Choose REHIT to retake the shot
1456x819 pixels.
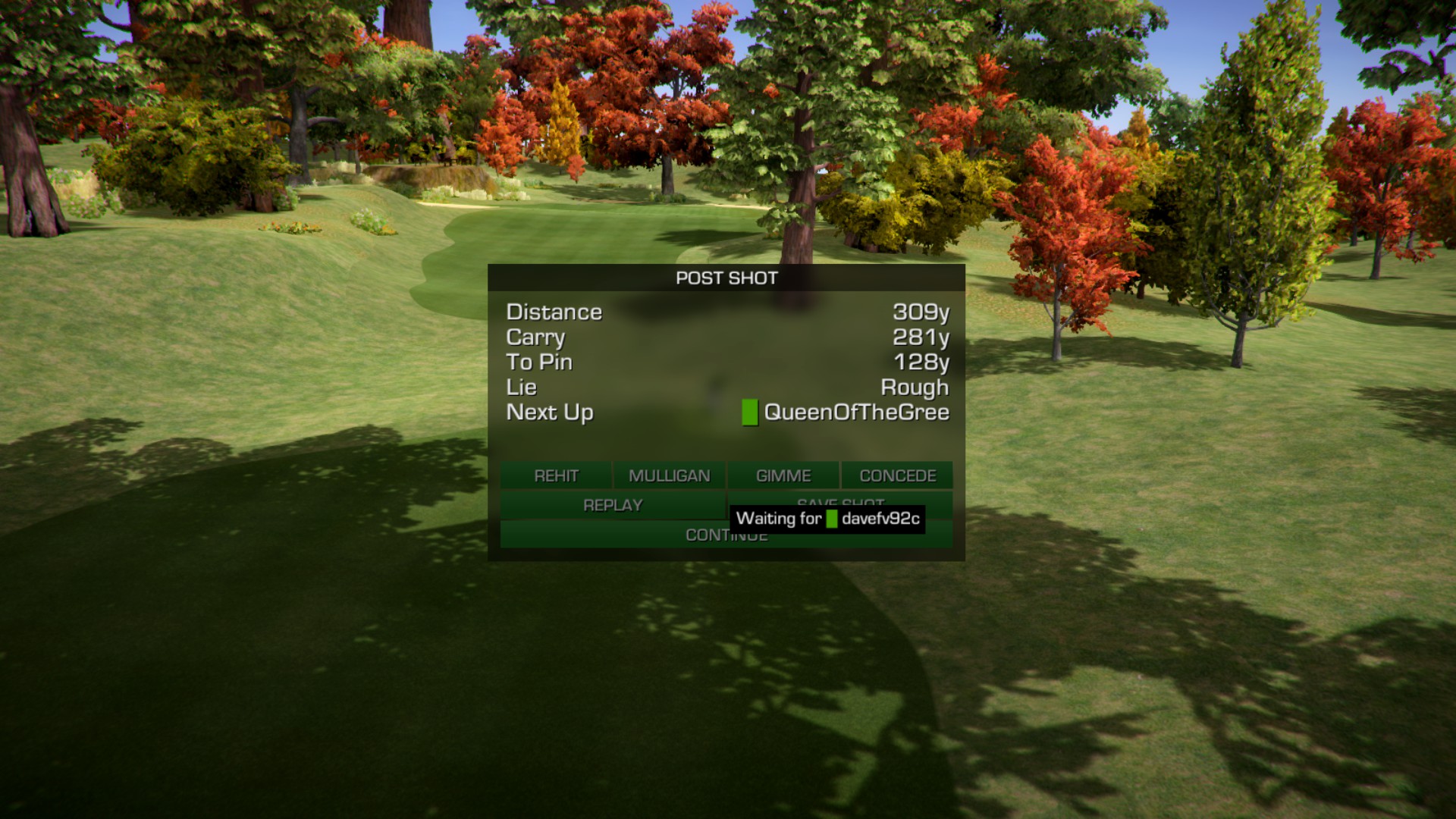pyautogui.click(x=556, y=475)
